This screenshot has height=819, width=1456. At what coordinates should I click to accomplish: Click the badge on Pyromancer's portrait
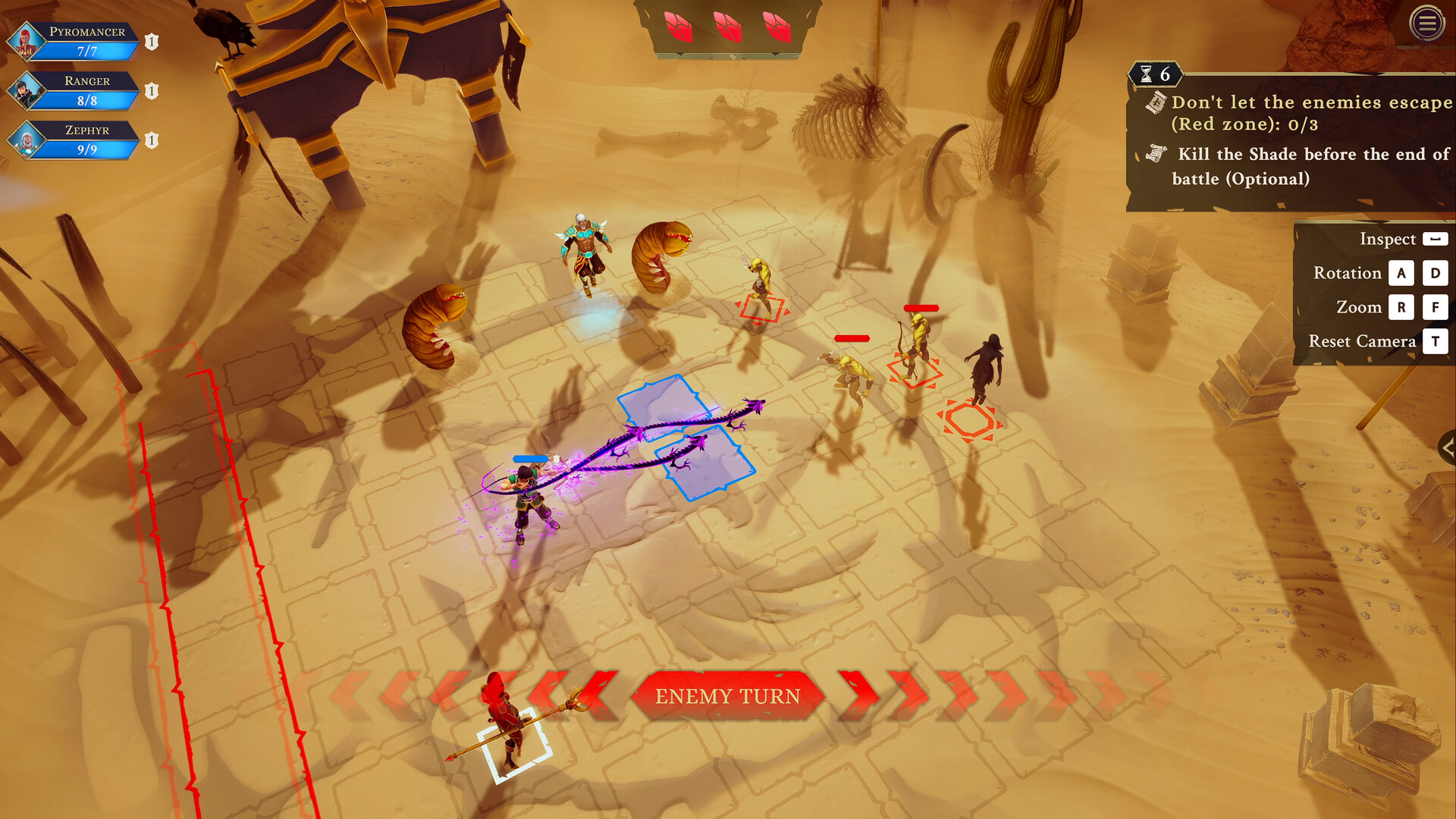pyautogui.click(x=151, y=42)
